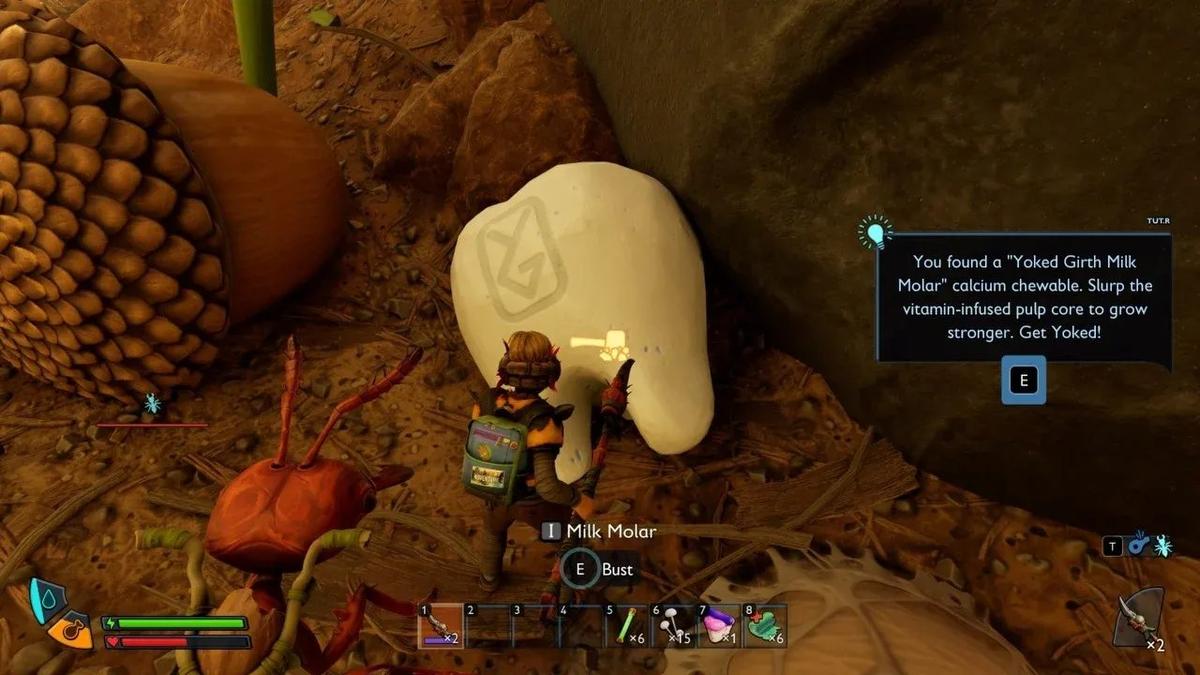Select the green leaf bandage slot
1200x675 pixels.
[766, 627]
